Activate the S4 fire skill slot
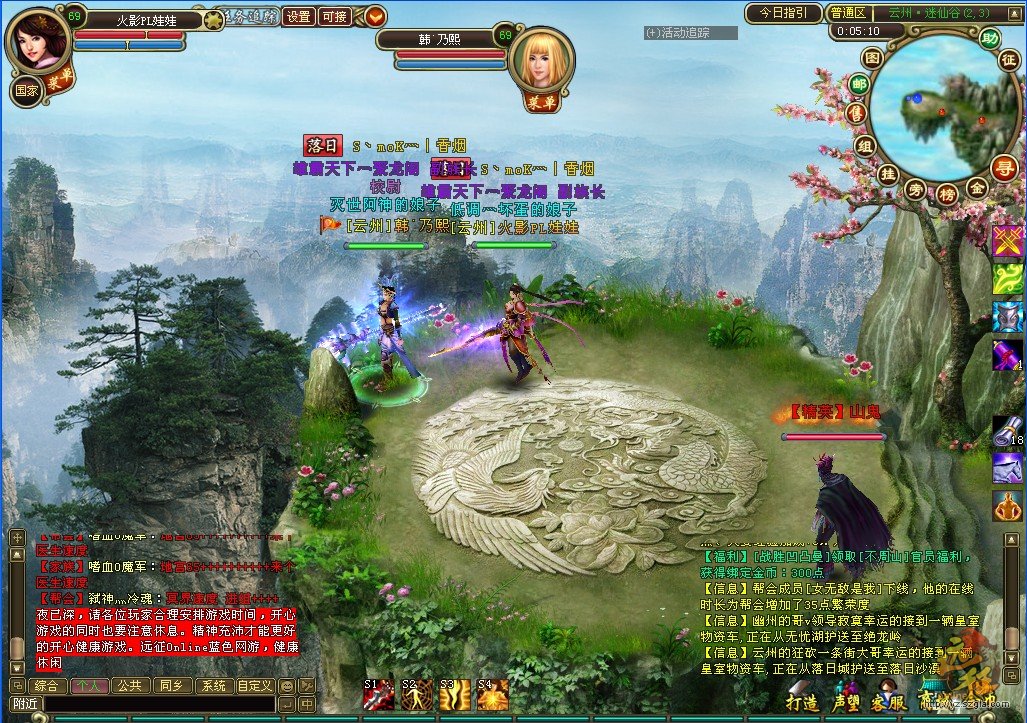The height and width of the screenshot is (723, 1027). pyautogui.click(x=493, y=695)
